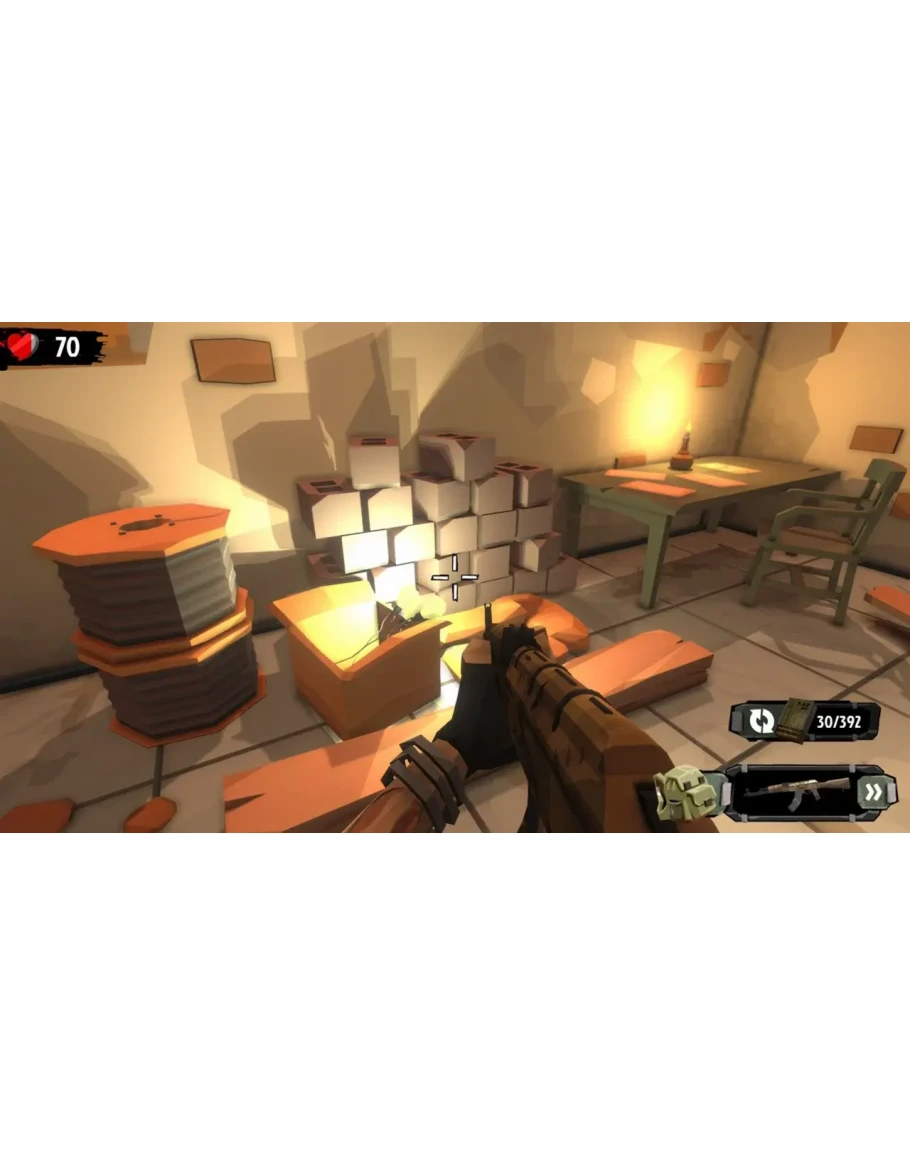Switch weapon with the double-arrow button
This screenshot has width=910, height=1155.
[874, 793]
